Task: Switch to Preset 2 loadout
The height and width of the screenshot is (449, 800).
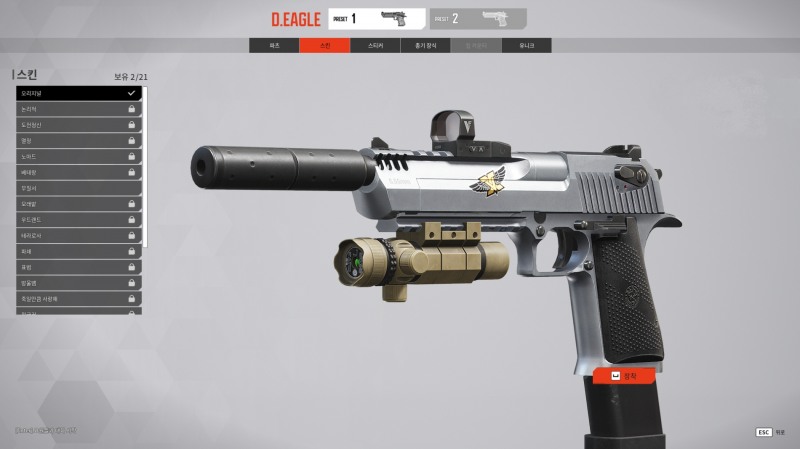Action: point(478,18)
